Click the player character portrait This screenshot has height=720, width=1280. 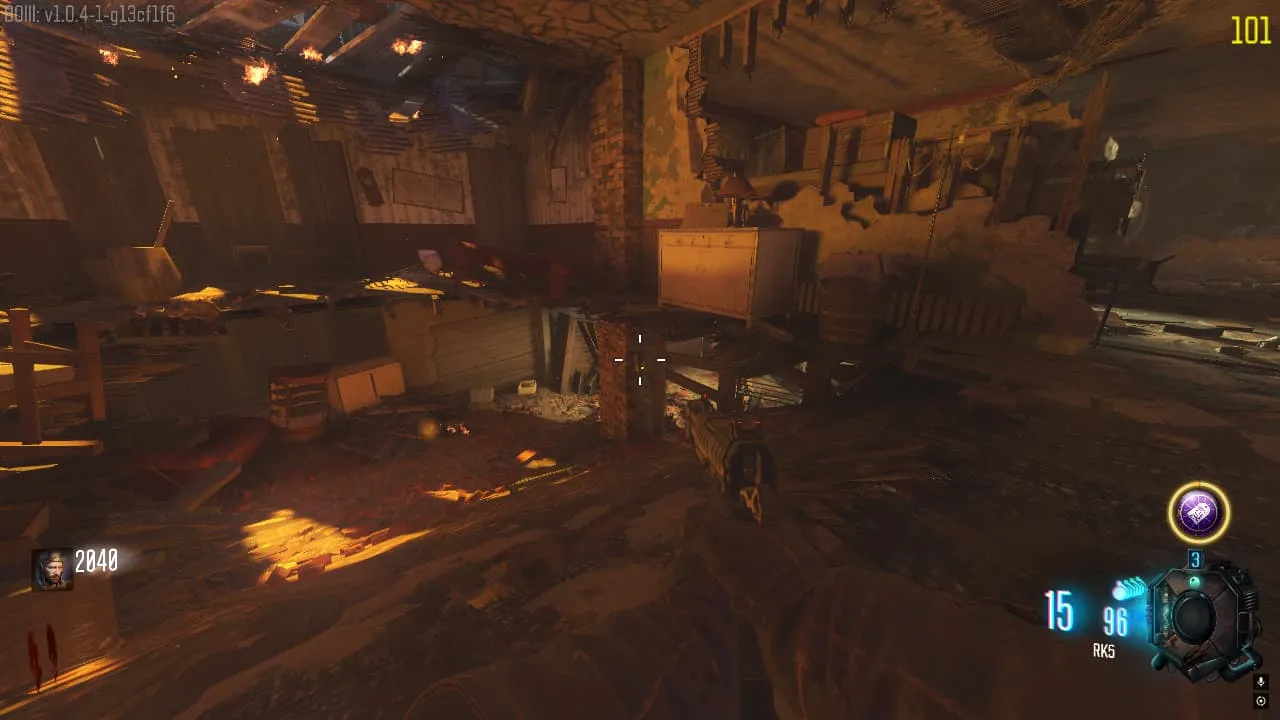[51, 568]
